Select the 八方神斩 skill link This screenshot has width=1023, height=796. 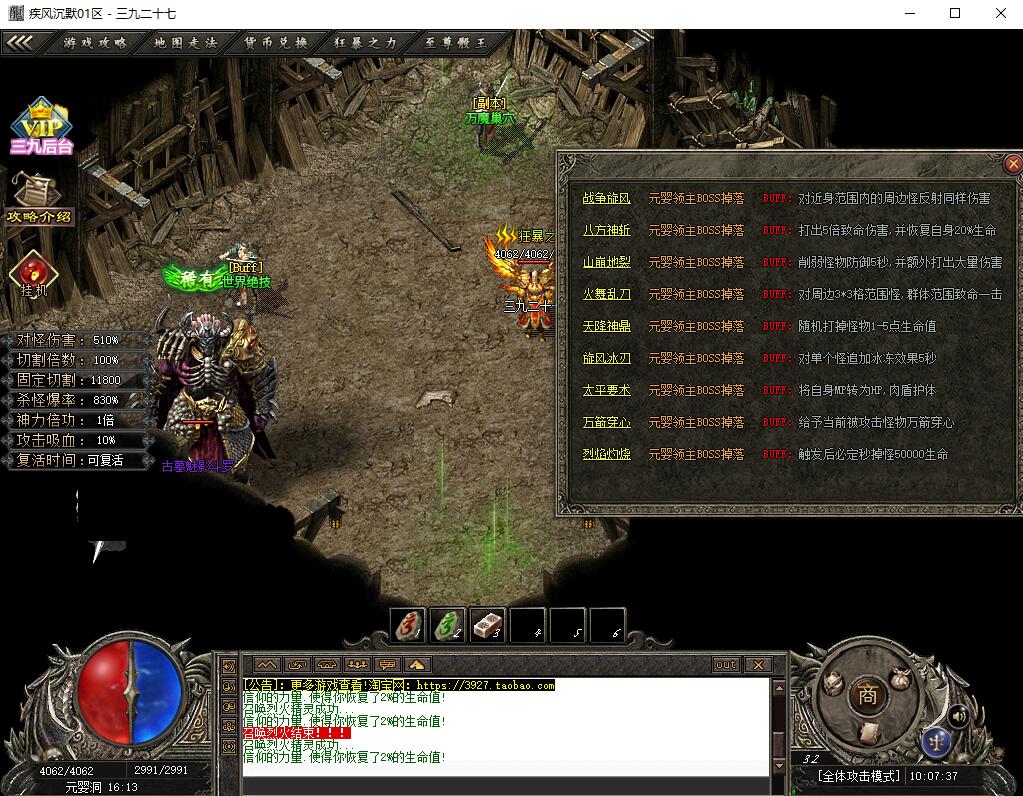click(606, 230)
